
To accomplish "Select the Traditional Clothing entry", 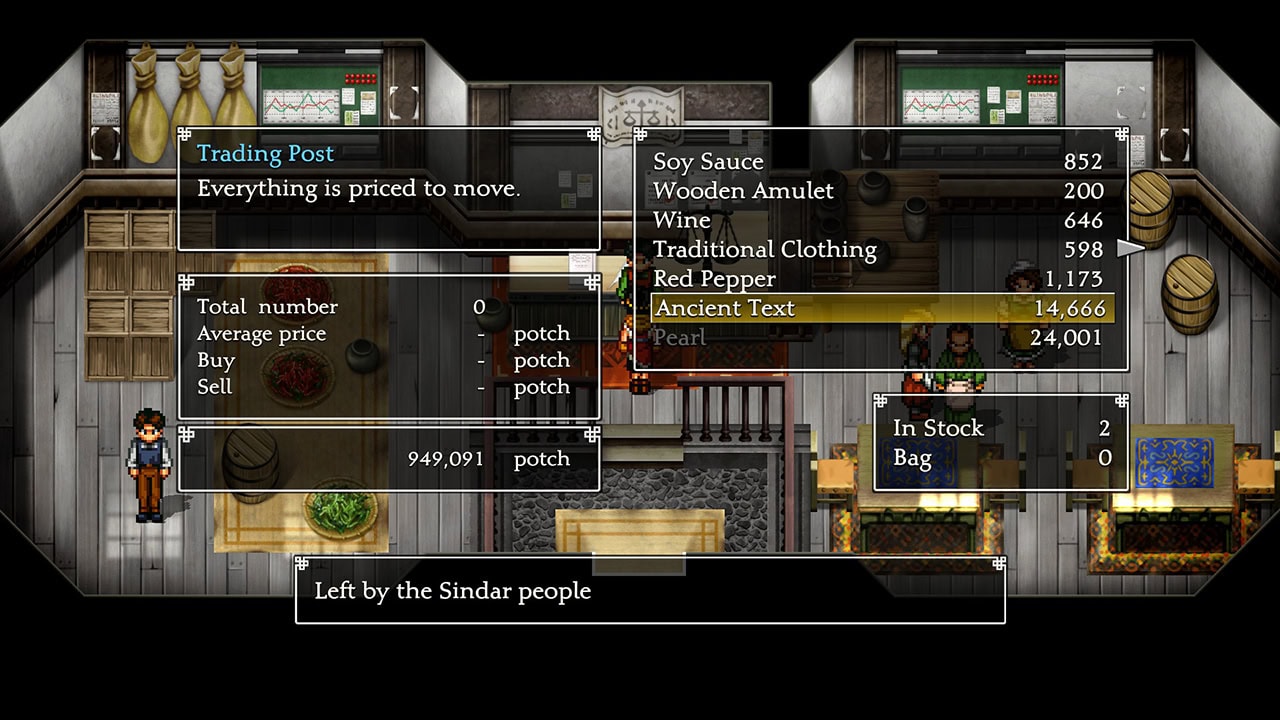I will [x=765, y=249].
